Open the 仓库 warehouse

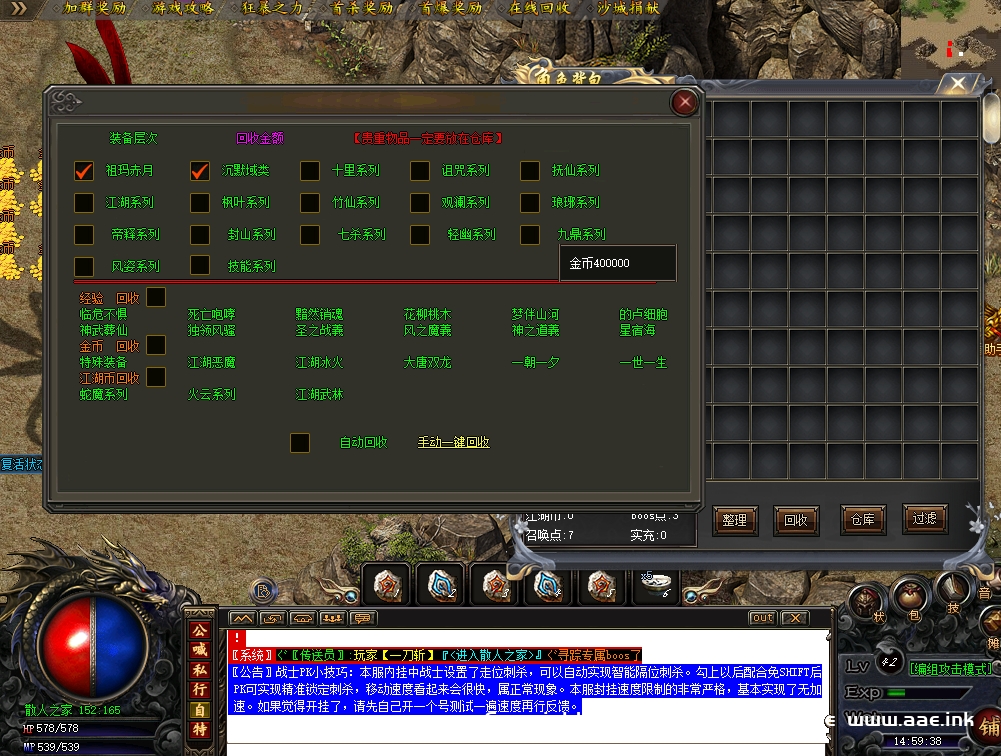pyautogui.click(x=862, y=519)
